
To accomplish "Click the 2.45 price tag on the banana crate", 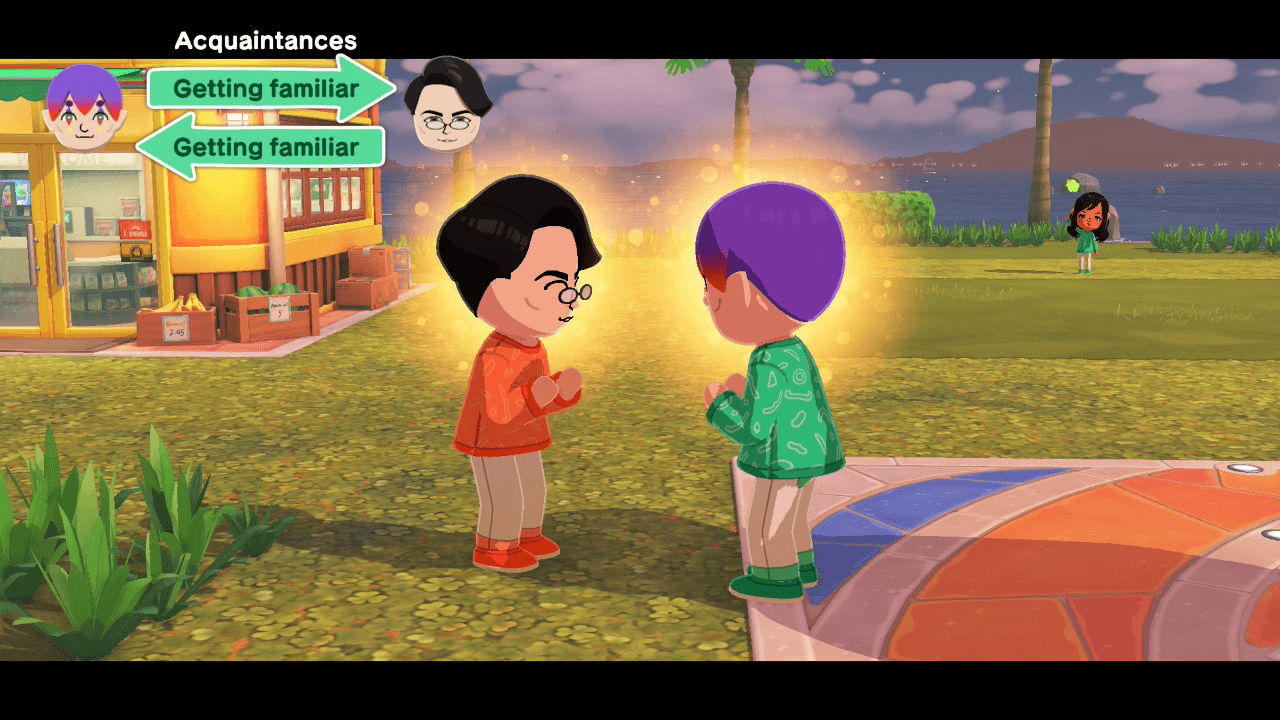I will pos(175,330).
